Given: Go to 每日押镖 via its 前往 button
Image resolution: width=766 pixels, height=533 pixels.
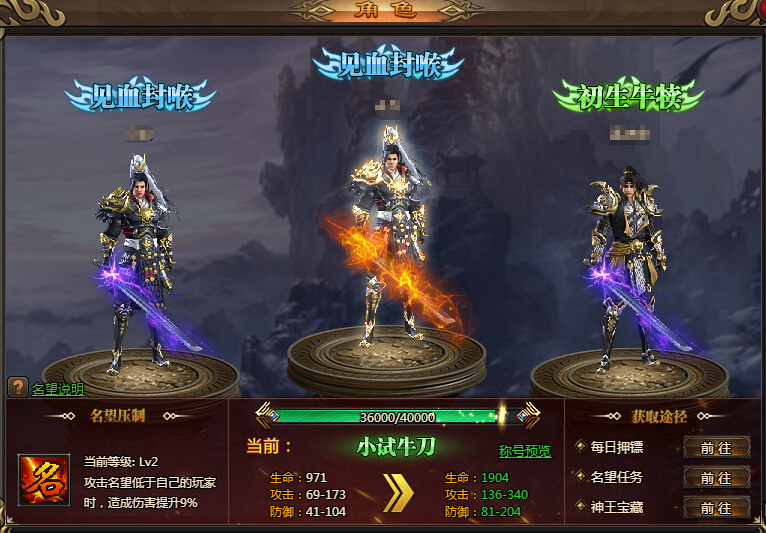Looking at the screenshot, I should click(x=716, y=447).
